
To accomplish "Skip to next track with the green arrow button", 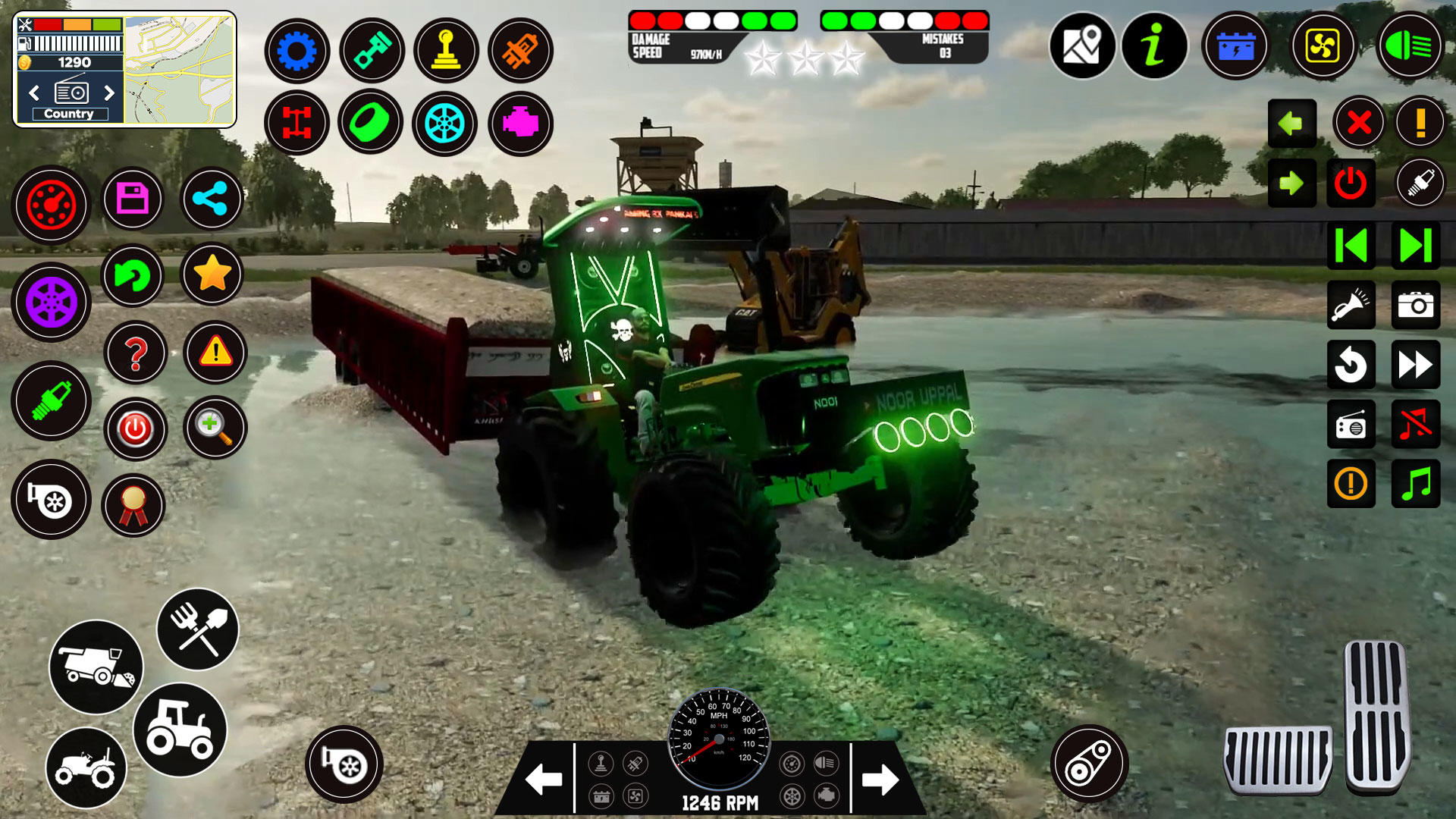I will pos(1415,245).
